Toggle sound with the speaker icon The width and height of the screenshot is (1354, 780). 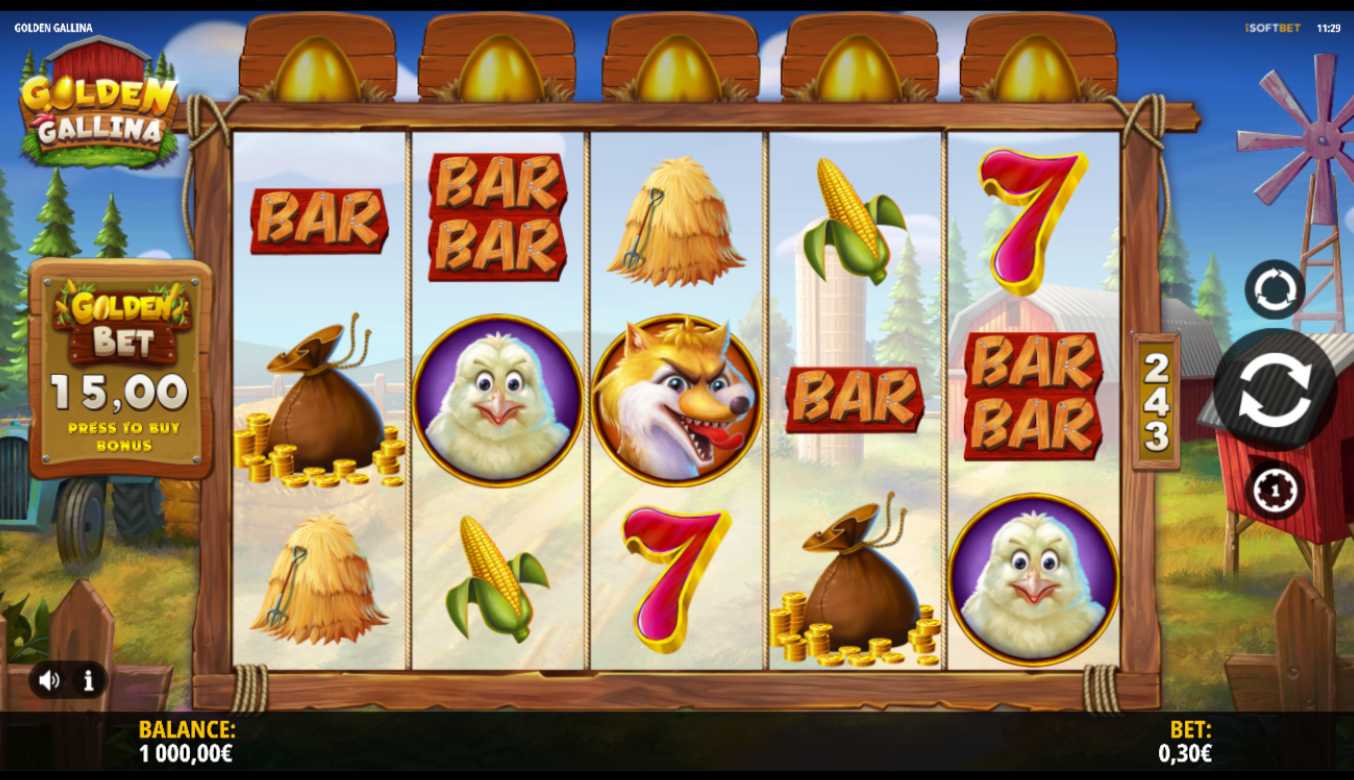[x=49, y=681]
